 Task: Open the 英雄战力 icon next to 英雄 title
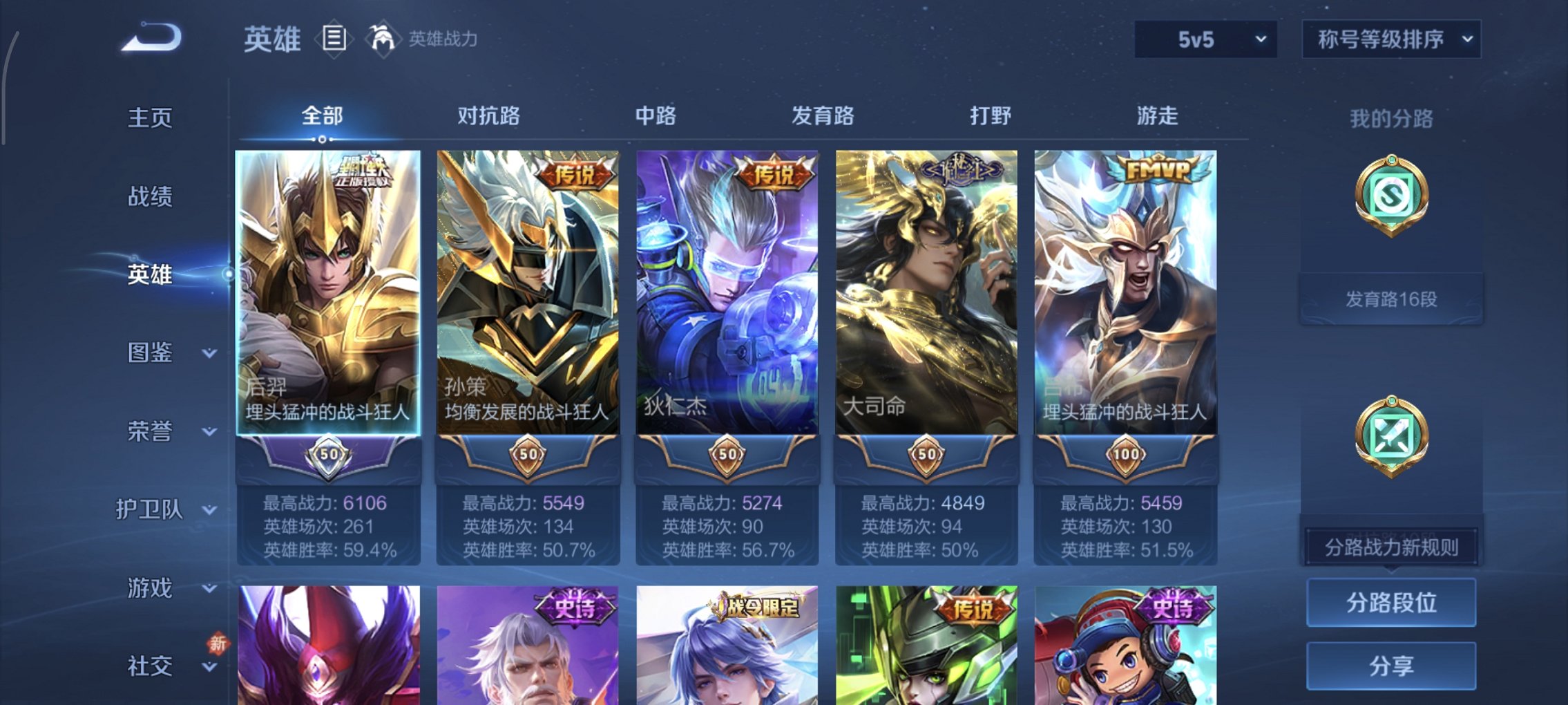pyautogui.click(x=384, y=39)
